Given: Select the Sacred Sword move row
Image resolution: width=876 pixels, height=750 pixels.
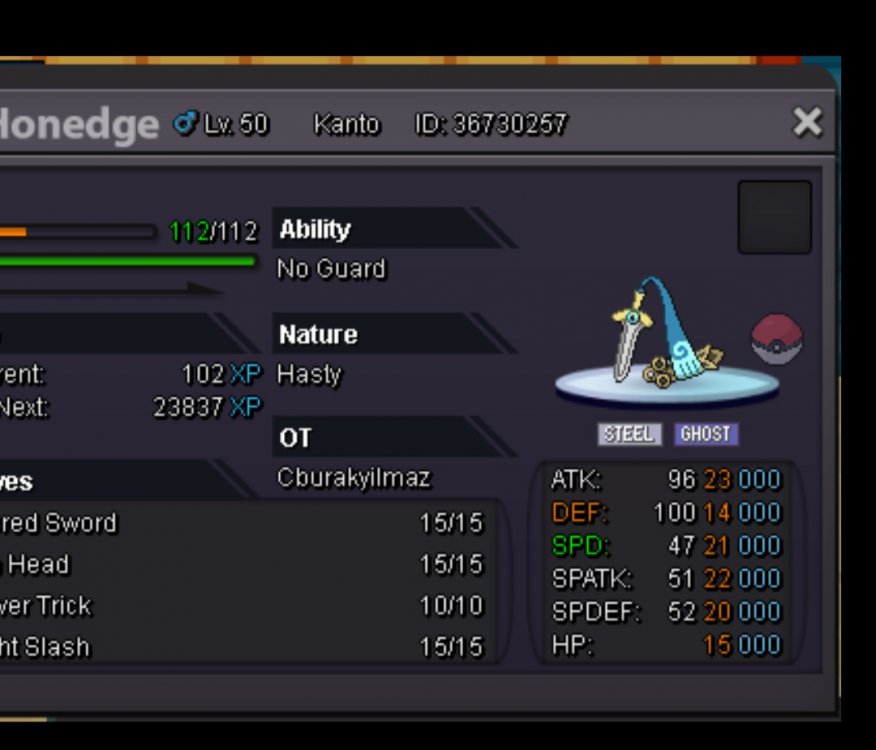Looking at the screenshot, I should tap(240, 523).
